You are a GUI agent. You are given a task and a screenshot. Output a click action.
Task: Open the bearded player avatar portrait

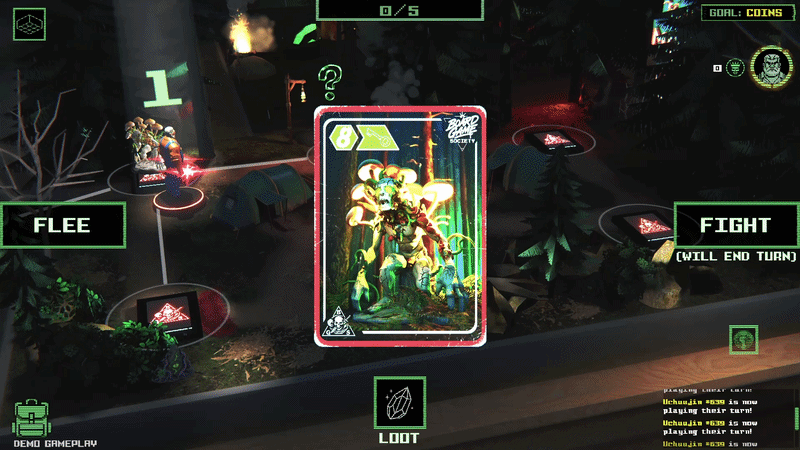(x=772, y=67)
